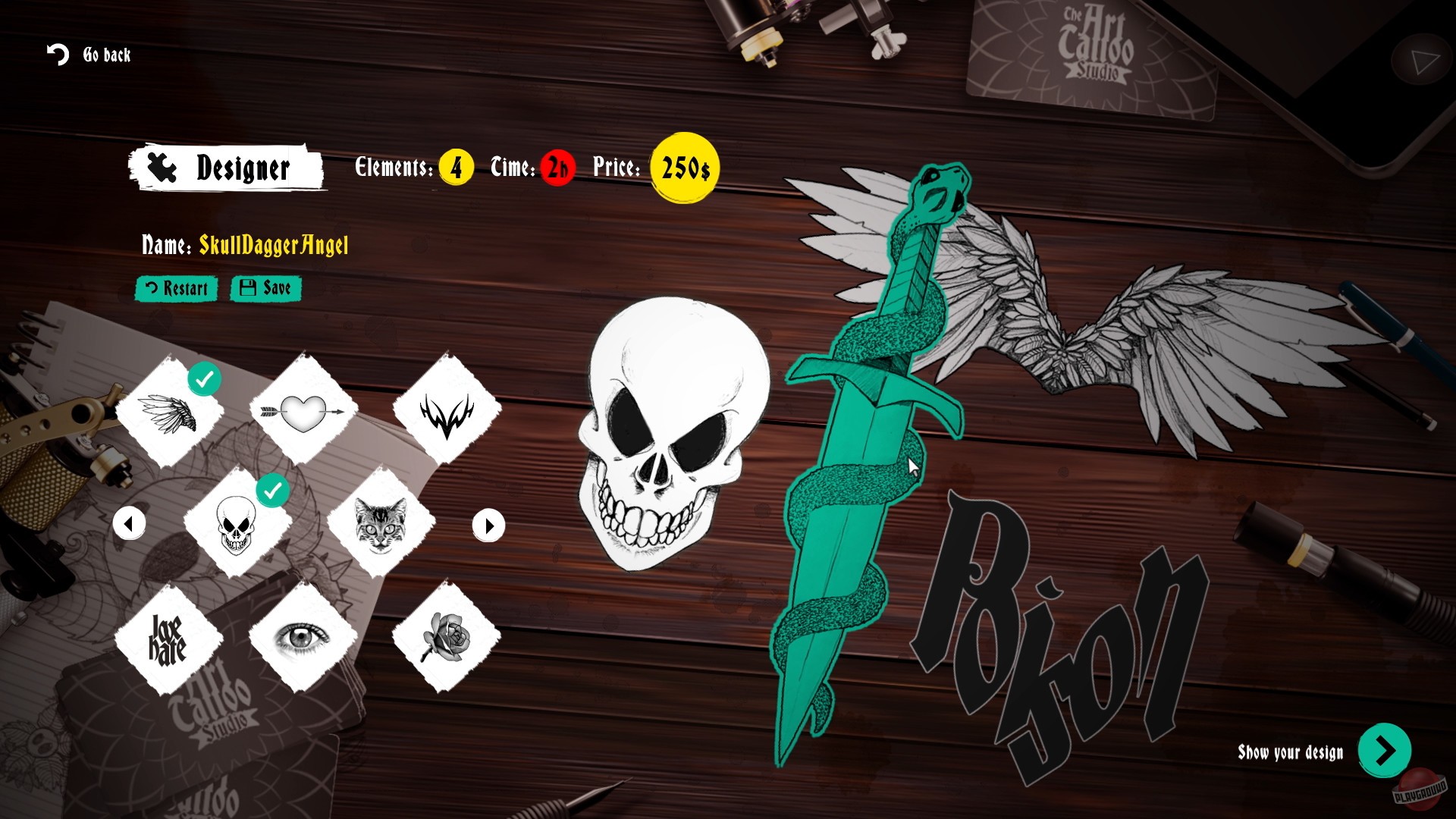The width and height of the screenshot is (1456, 819).
Task: Browse previous elements with left arrow
Action: point(129,524)
